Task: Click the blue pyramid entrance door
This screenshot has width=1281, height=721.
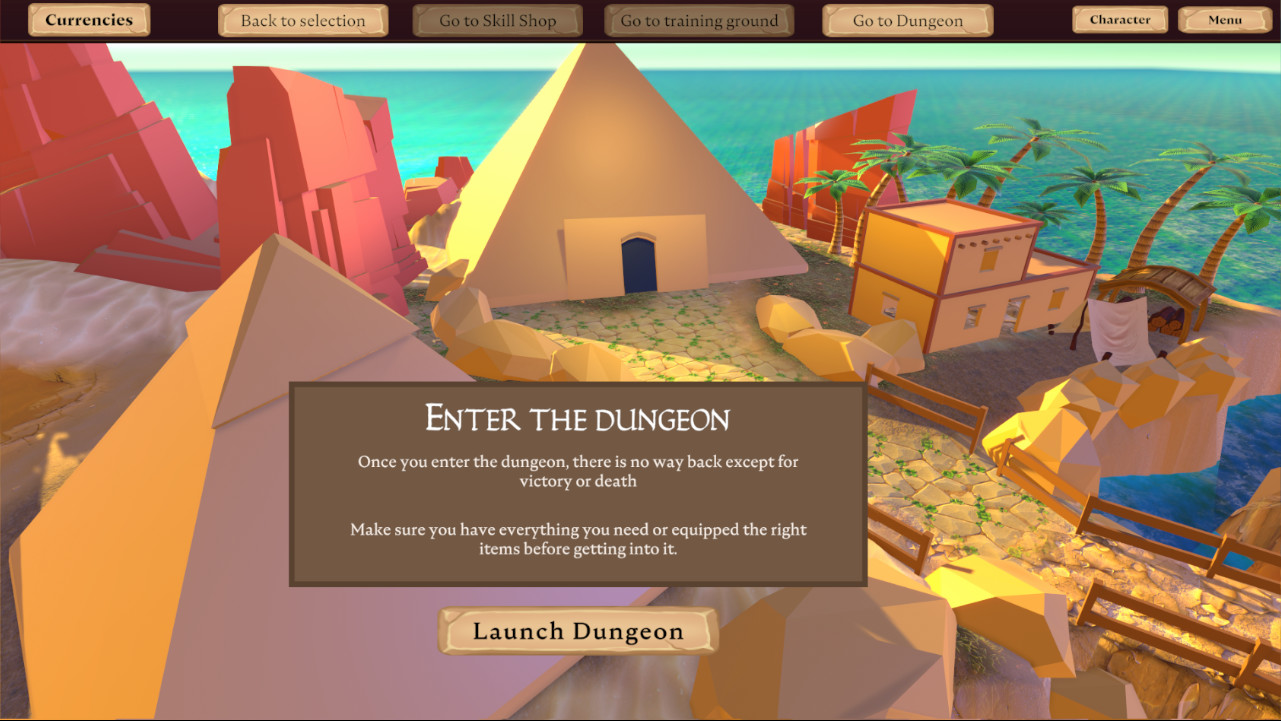Action: tap(636, 262)
